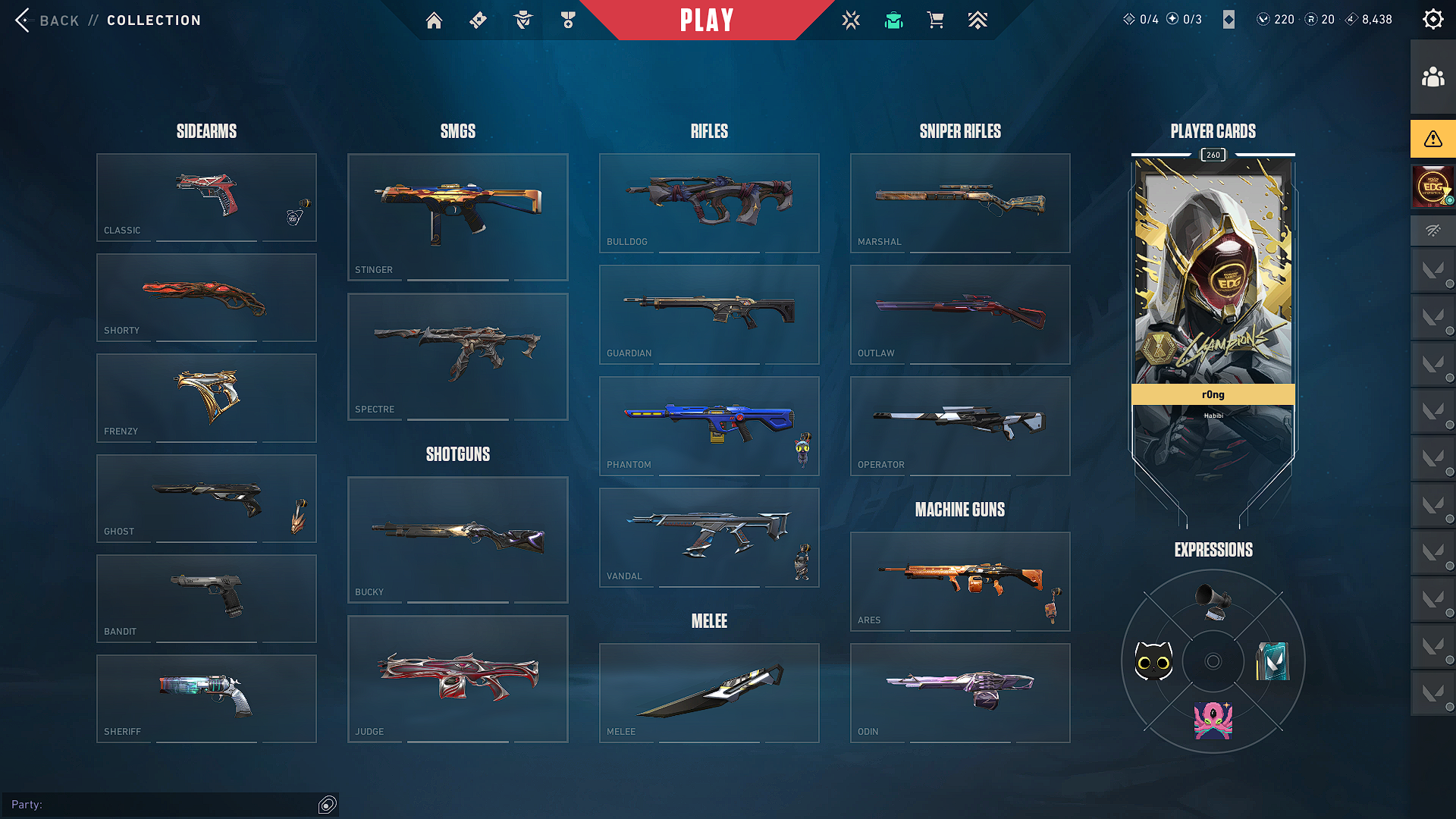This screenshot has width=1456, height=819.
Task: Choose the Judge shotgun slot
Action: [457, 679]
